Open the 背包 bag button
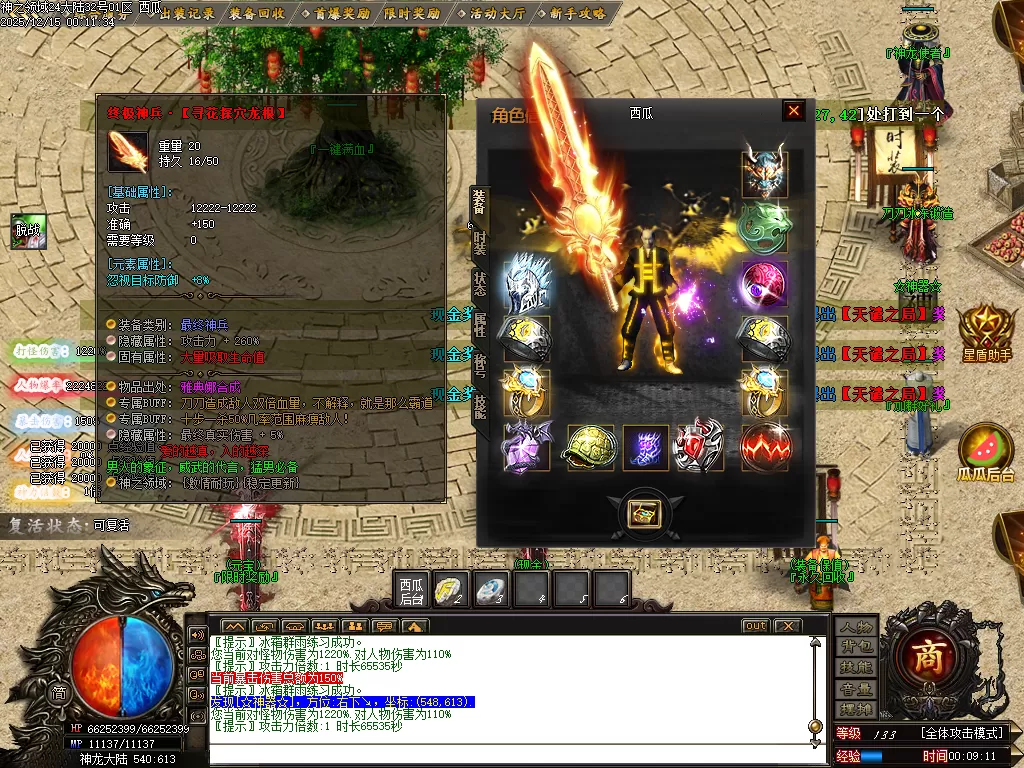The height and width of the screenshot is (768, 1024). coord(856,646)
